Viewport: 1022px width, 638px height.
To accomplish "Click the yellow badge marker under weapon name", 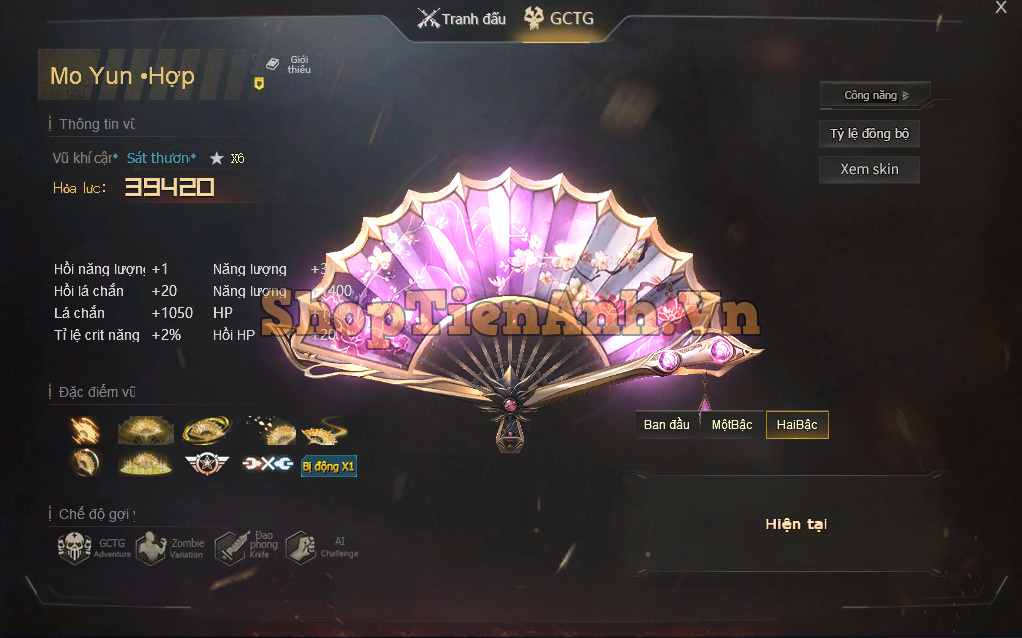I will (259, 84).
